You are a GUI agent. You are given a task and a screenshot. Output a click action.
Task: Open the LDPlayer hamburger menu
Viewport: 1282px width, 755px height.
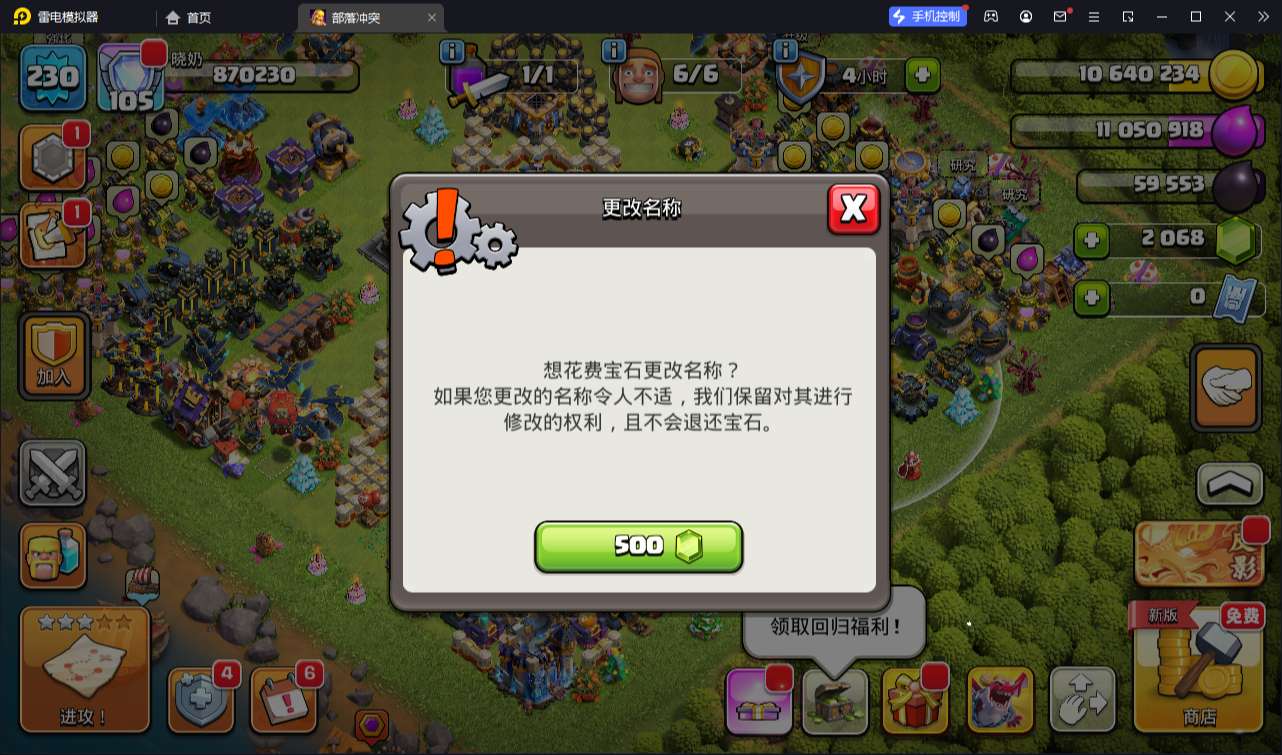(x=1095, y=16)
